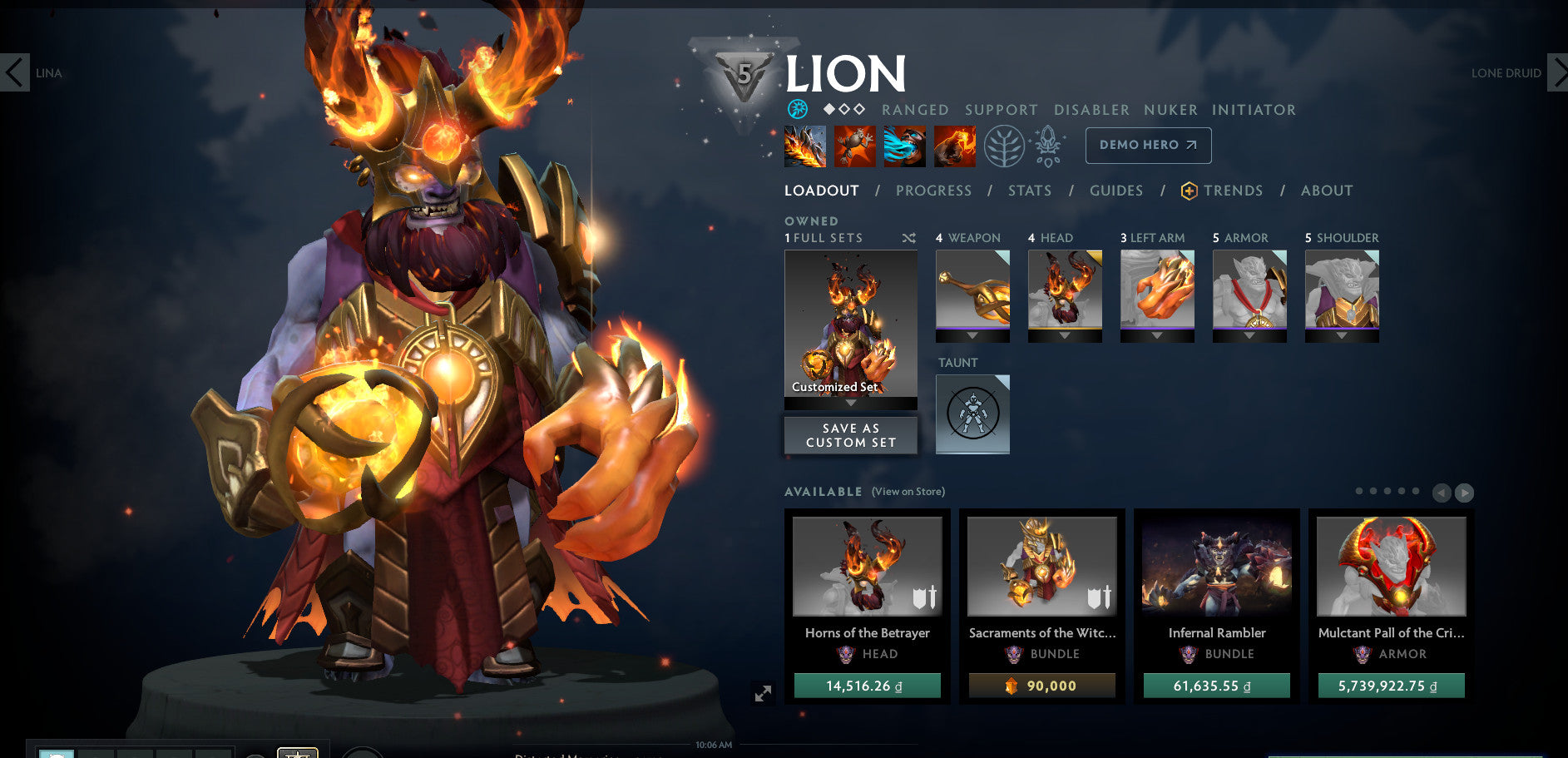Click the Demo Hero button
This screenshot has width=1568, height=758.
click(x=1147, y=145)
